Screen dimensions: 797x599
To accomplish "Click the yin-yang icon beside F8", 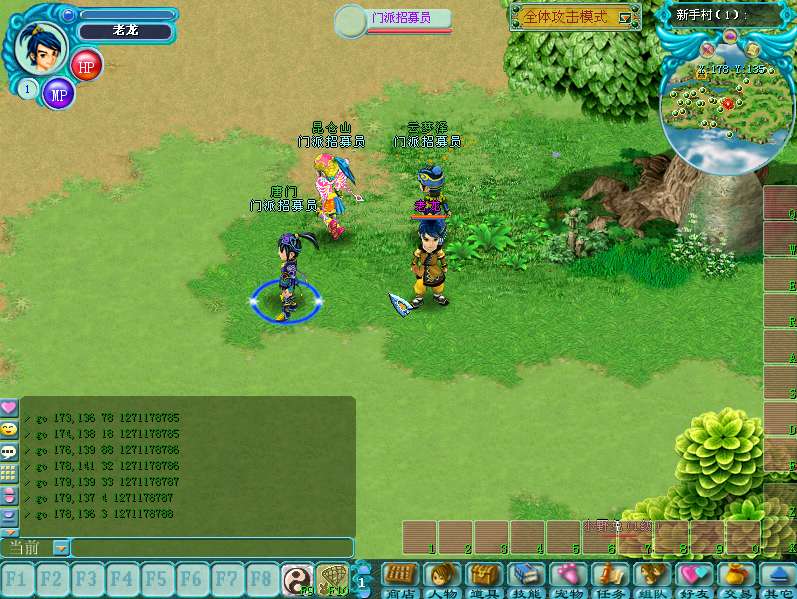I will tap(296, 578).
